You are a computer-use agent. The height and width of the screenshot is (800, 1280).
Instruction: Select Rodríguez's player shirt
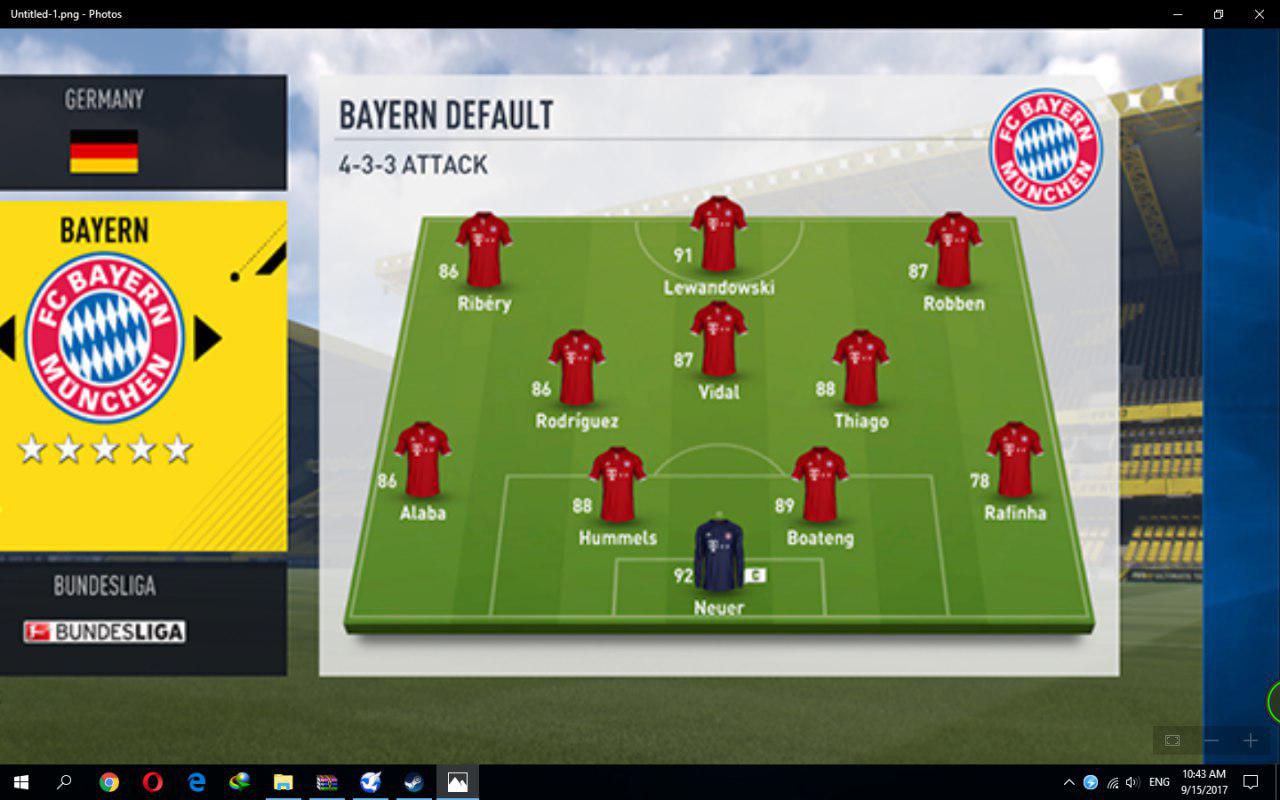click(x=577, y=368)
